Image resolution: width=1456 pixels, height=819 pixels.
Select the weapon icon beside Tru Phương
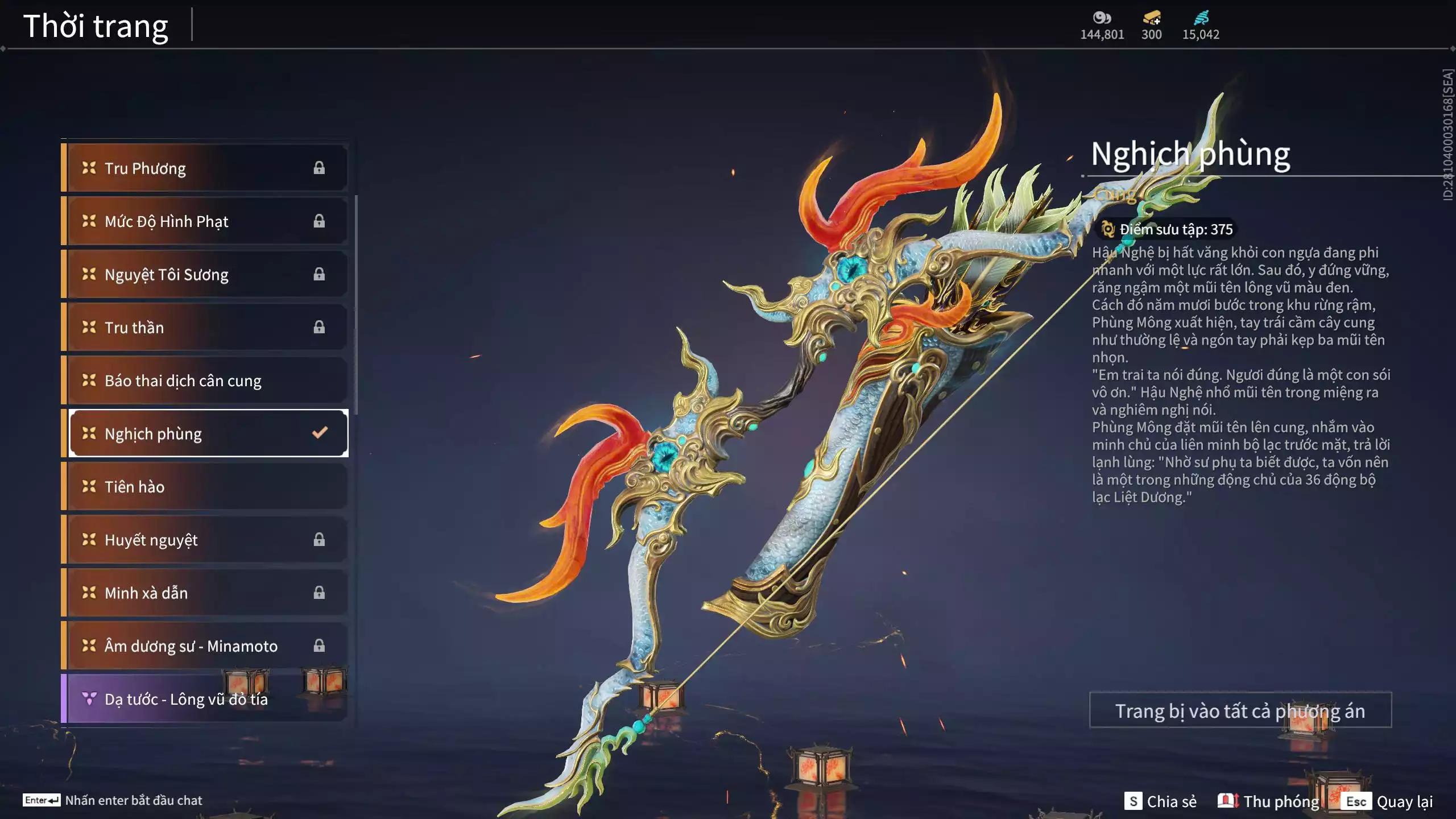pos(88,167)
